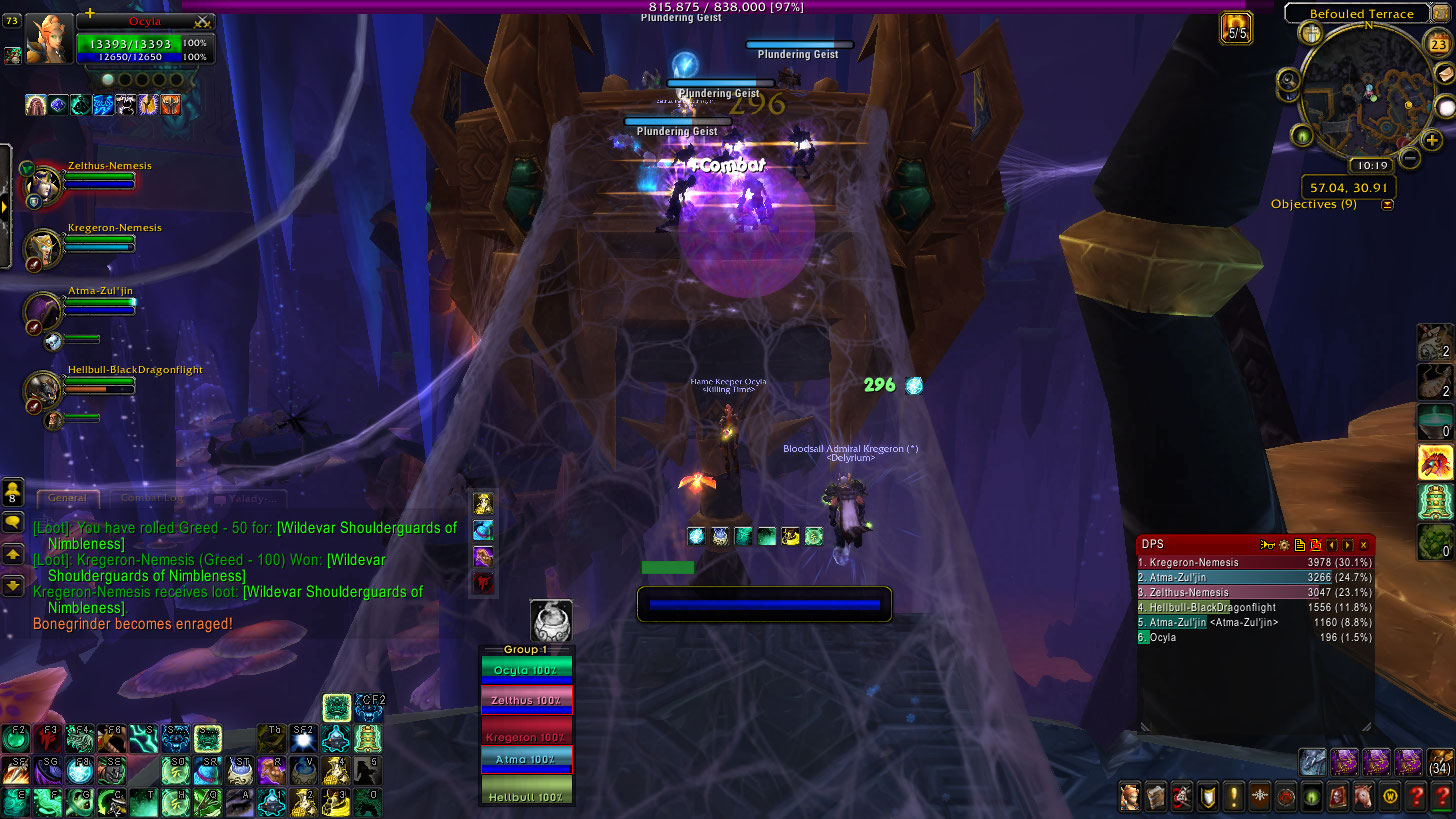The image size is (1456, 819).
Task: Open the social button showing 8
Action: pyautogui.click(x=13, y=491)
